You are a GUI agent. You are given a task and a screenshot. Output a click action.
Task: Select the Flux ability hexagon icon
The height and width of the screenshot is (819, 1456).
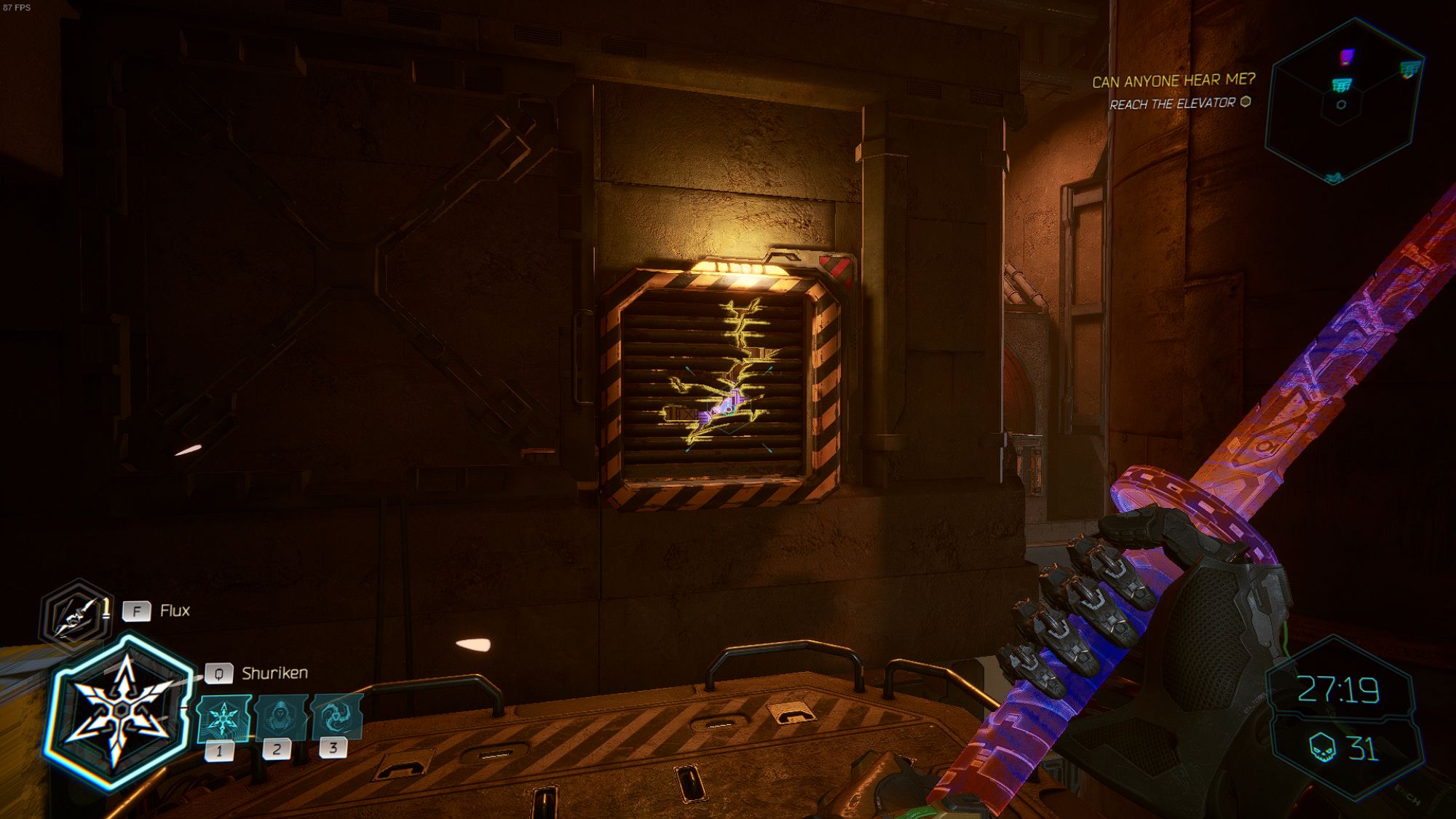(73, 613)
